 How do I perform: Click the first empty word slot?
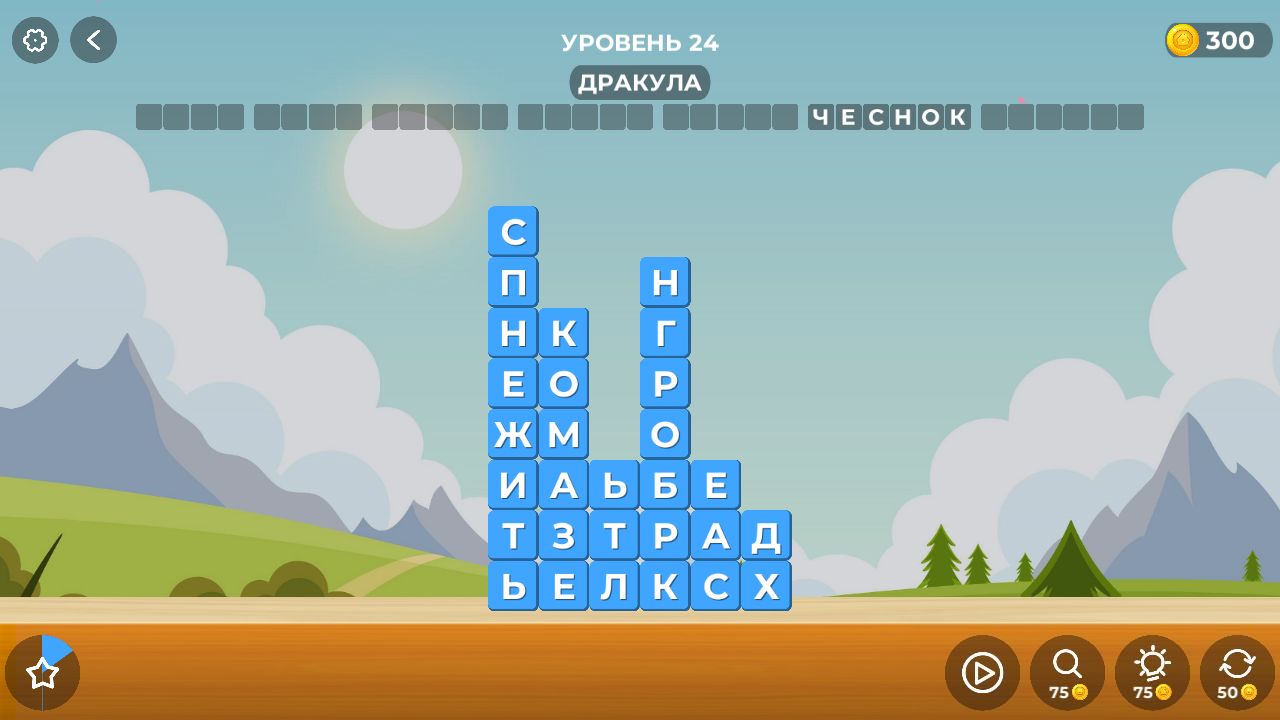point(189,116)
